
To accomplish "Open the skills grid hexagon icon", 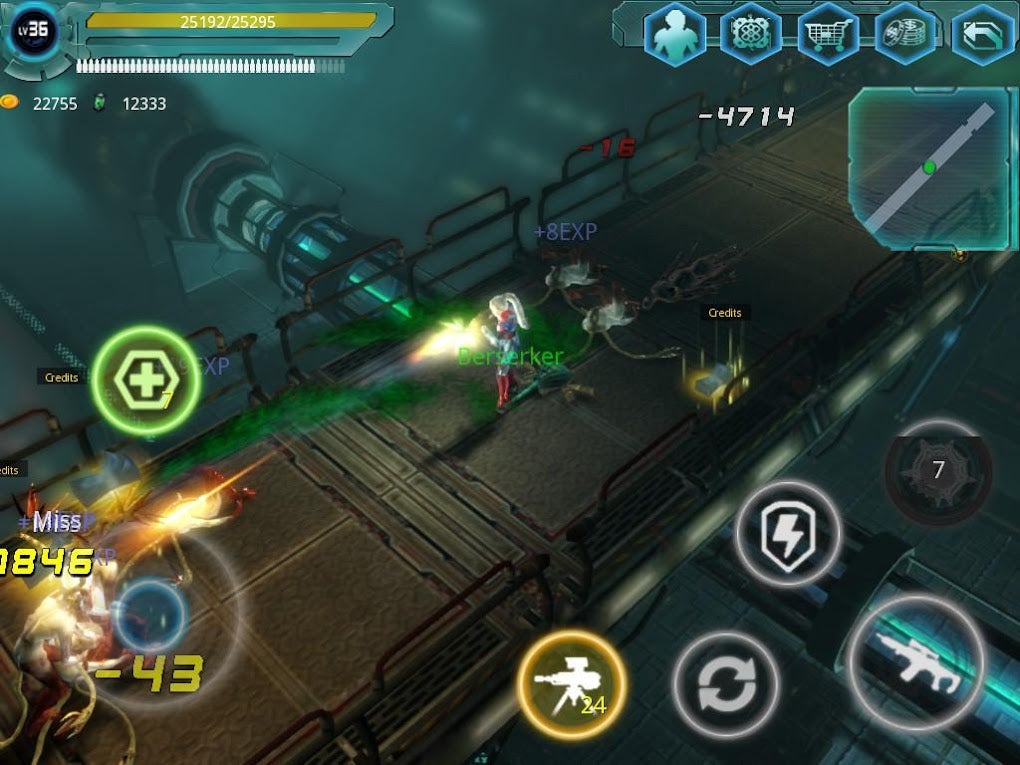I will (x=751, y=35).
